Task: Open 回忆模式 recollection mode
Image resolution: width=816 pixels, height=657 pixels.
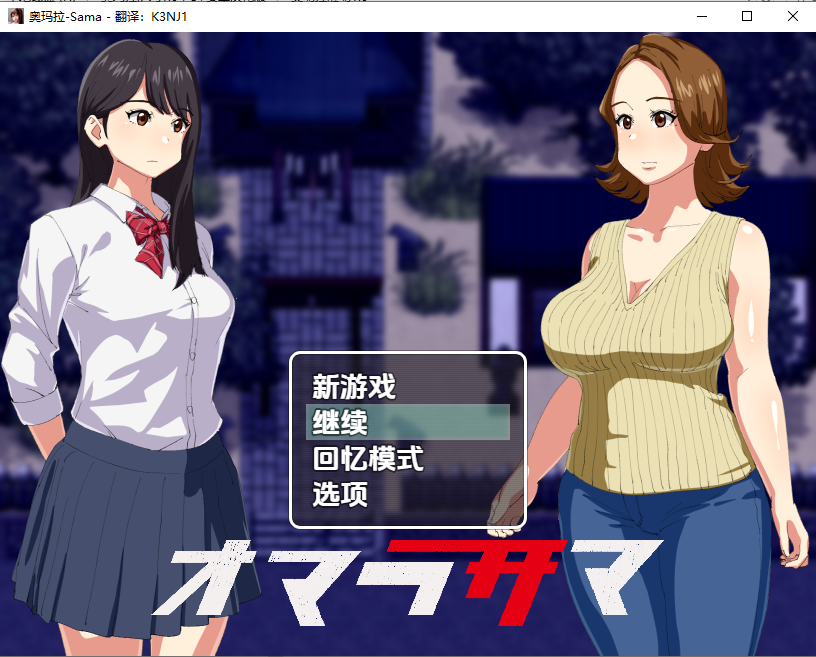Action: [x=368, y=459]
